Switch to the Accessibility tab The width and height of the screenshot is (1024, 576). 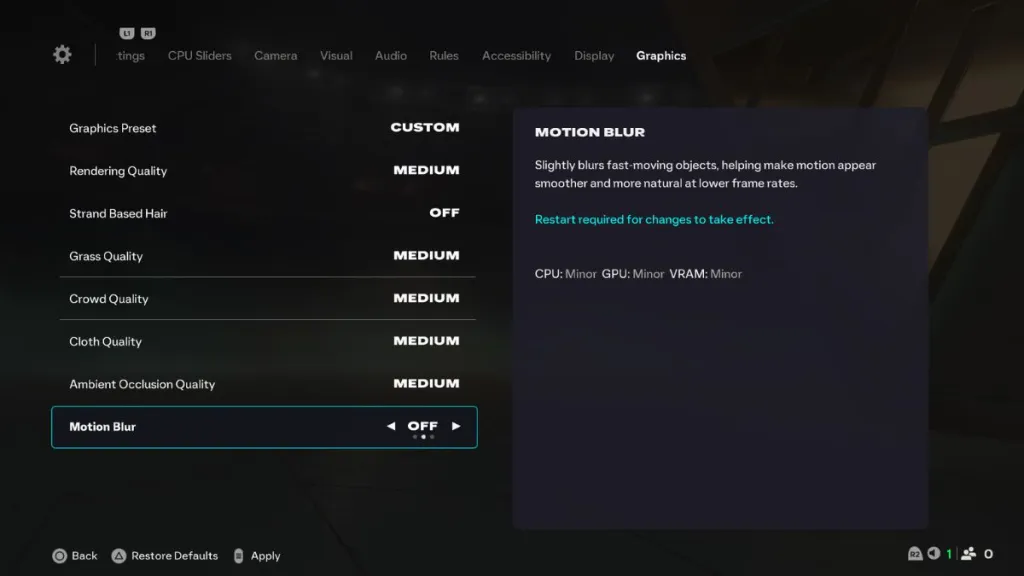(x=516, y=56)
